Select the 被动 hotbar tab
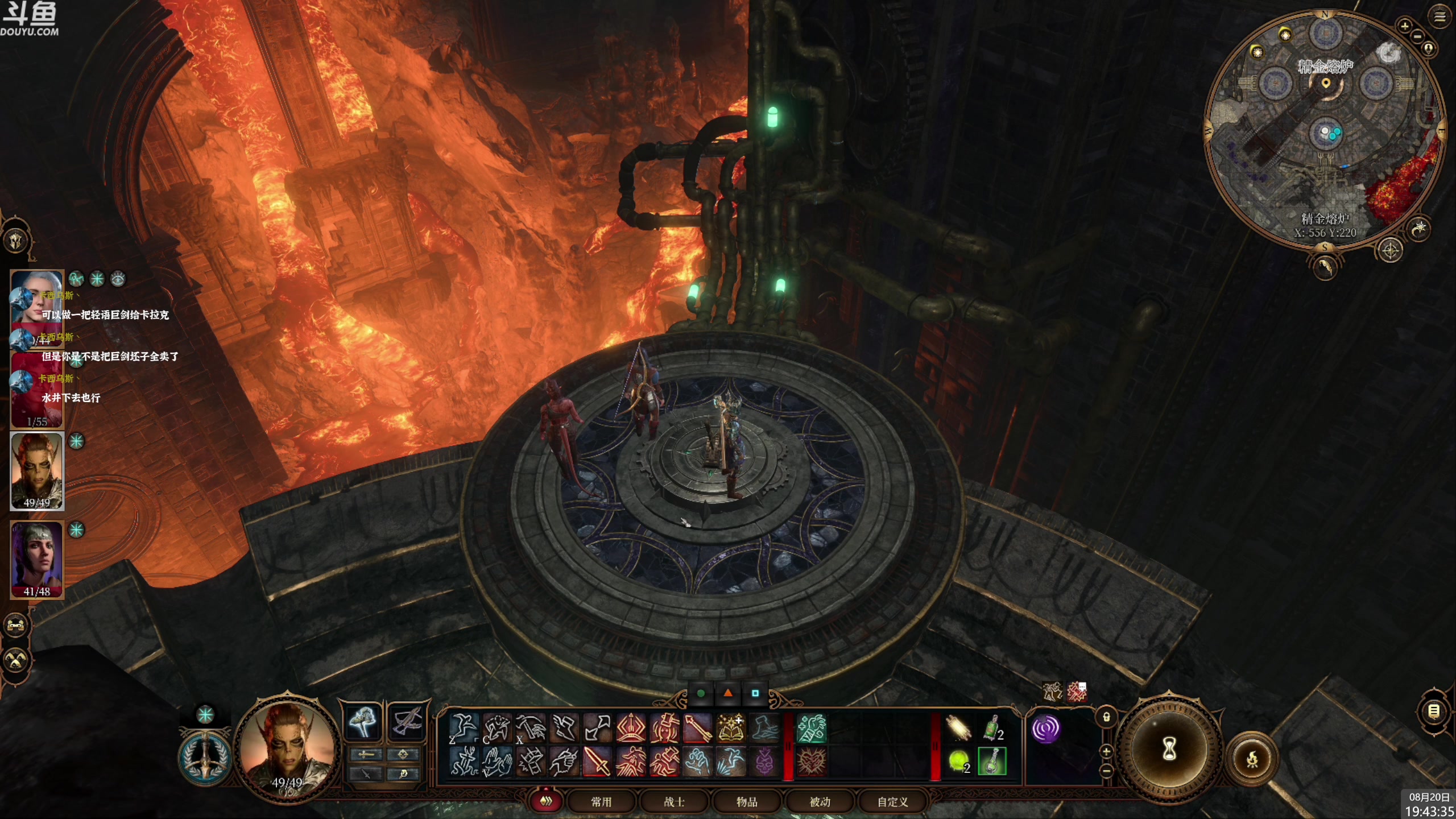The height and width of the screenshot is (819, 1456). [820, 802]
